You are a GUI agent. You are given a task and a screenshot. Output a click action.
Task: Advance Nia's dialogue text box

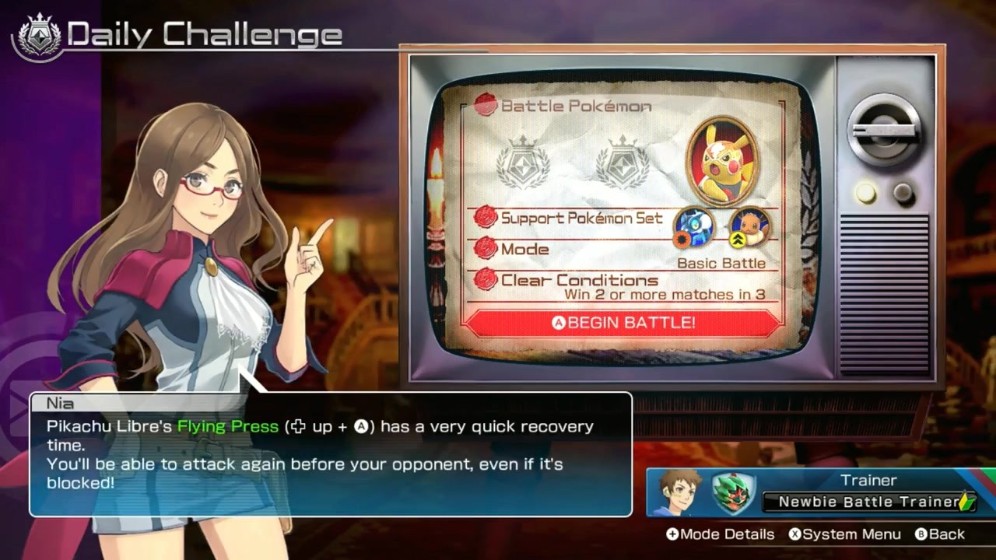coord(330,454)
